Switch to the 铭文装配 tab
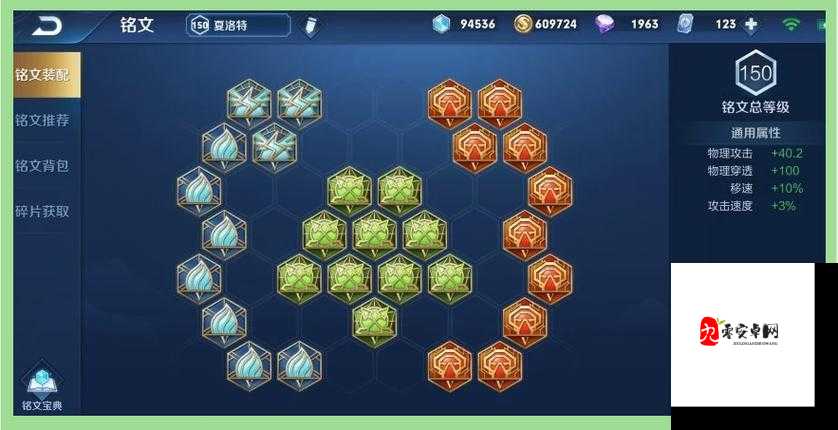 point(42,74)
